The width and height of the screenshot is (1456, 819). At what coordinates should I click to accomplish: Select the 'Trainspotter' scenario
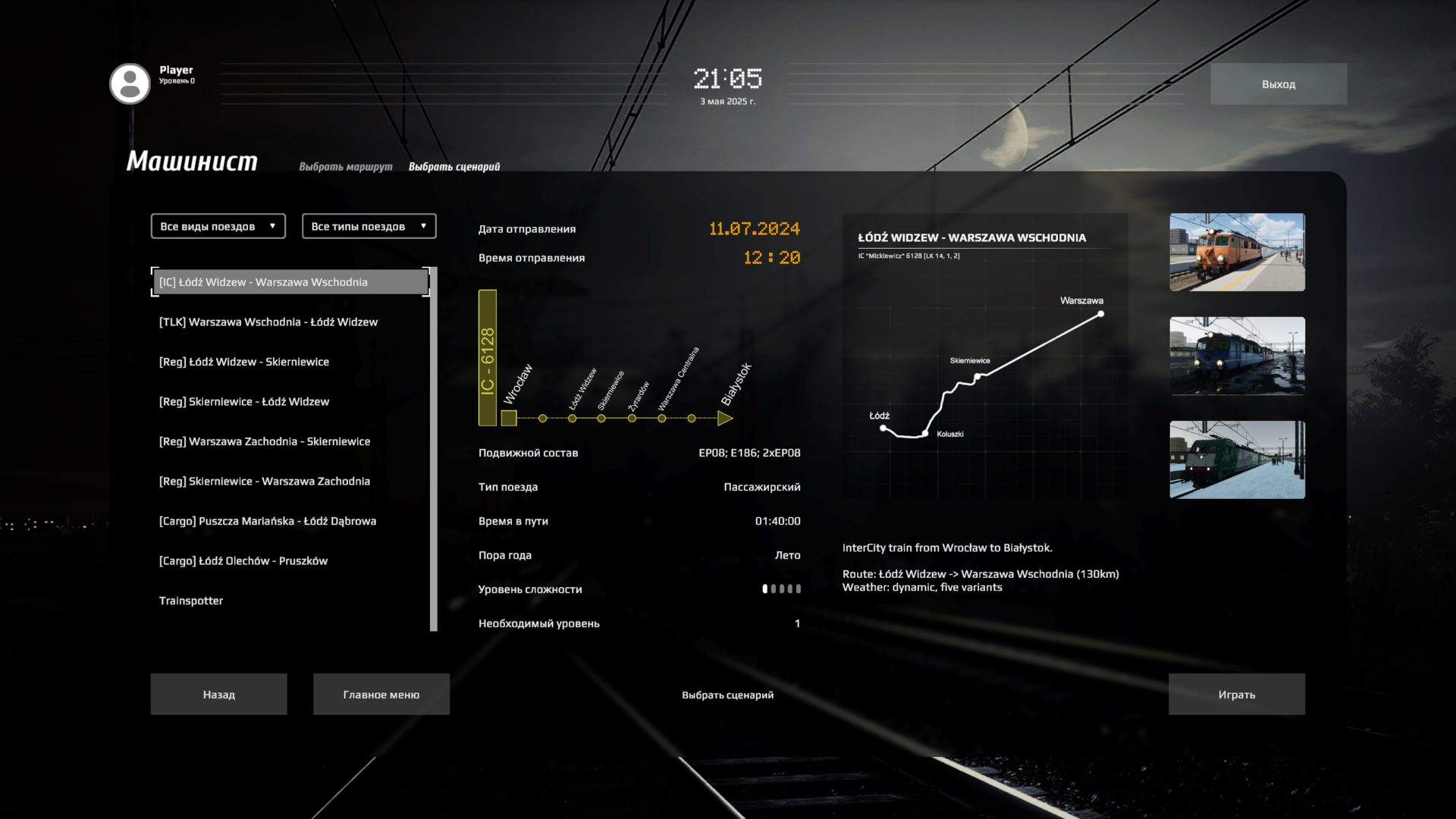[190, 600]
